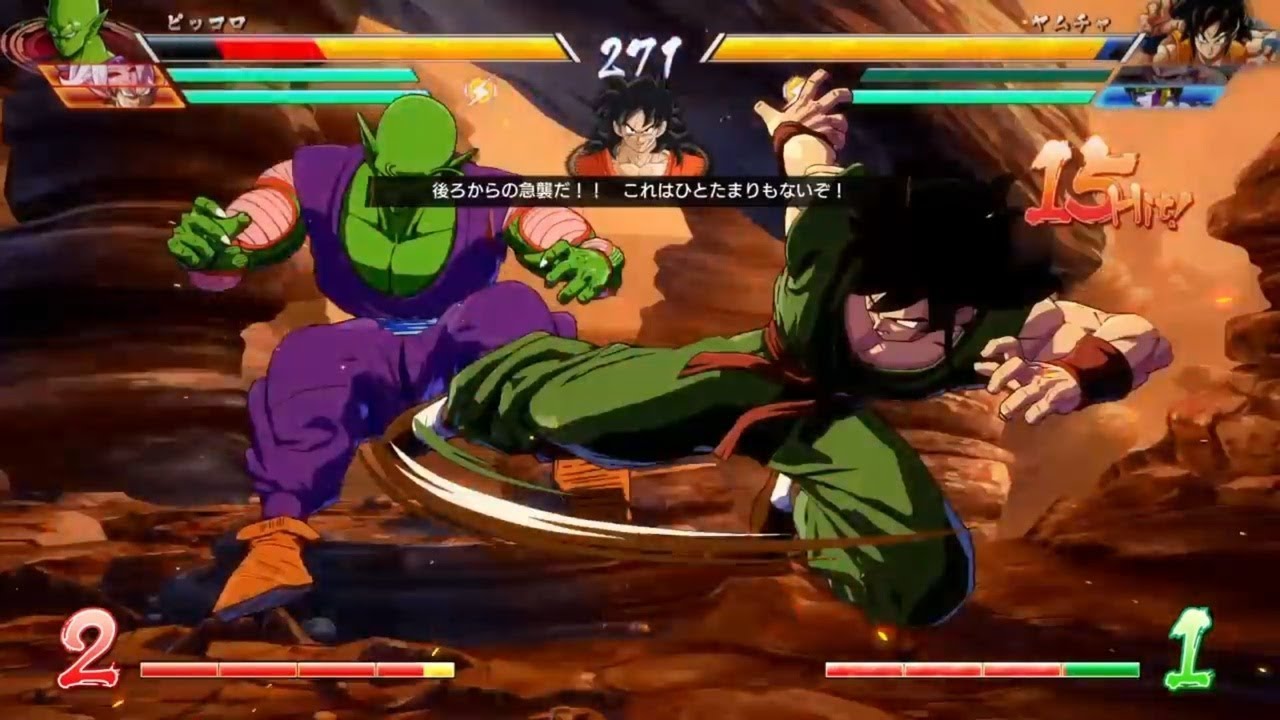Click the spark icon on left Ki gauge
This screenshot has width=1280, height=720.
click(x=480, y=91)
